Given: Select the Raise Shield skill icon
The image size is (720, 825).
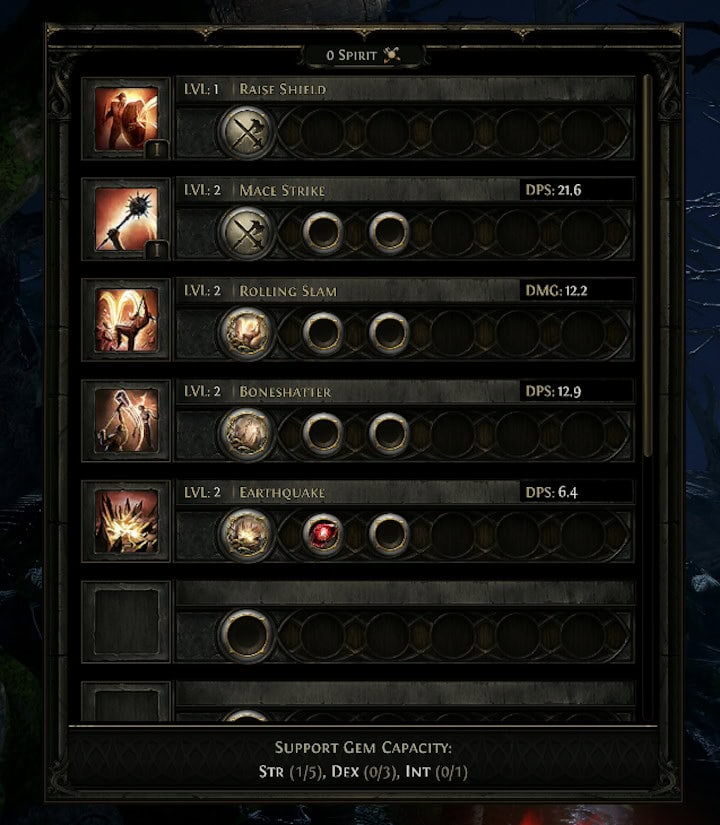Looking at the screenshot, I should [126, 118].
